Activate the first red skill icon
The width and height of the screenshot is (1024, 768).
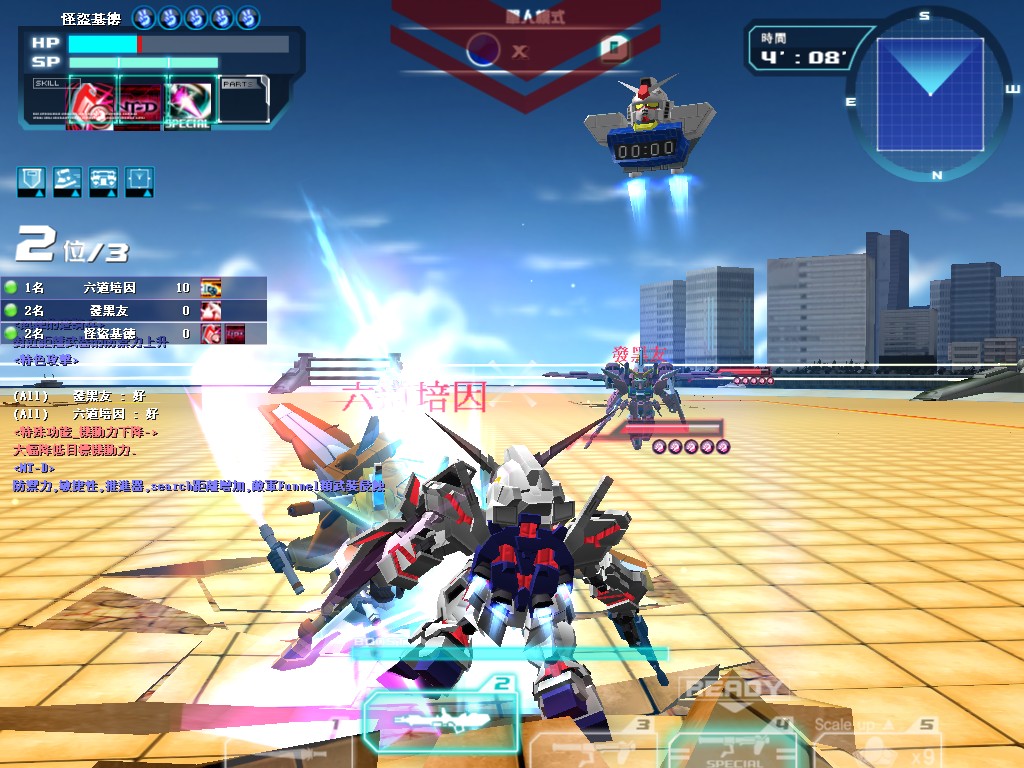[90, 102]
